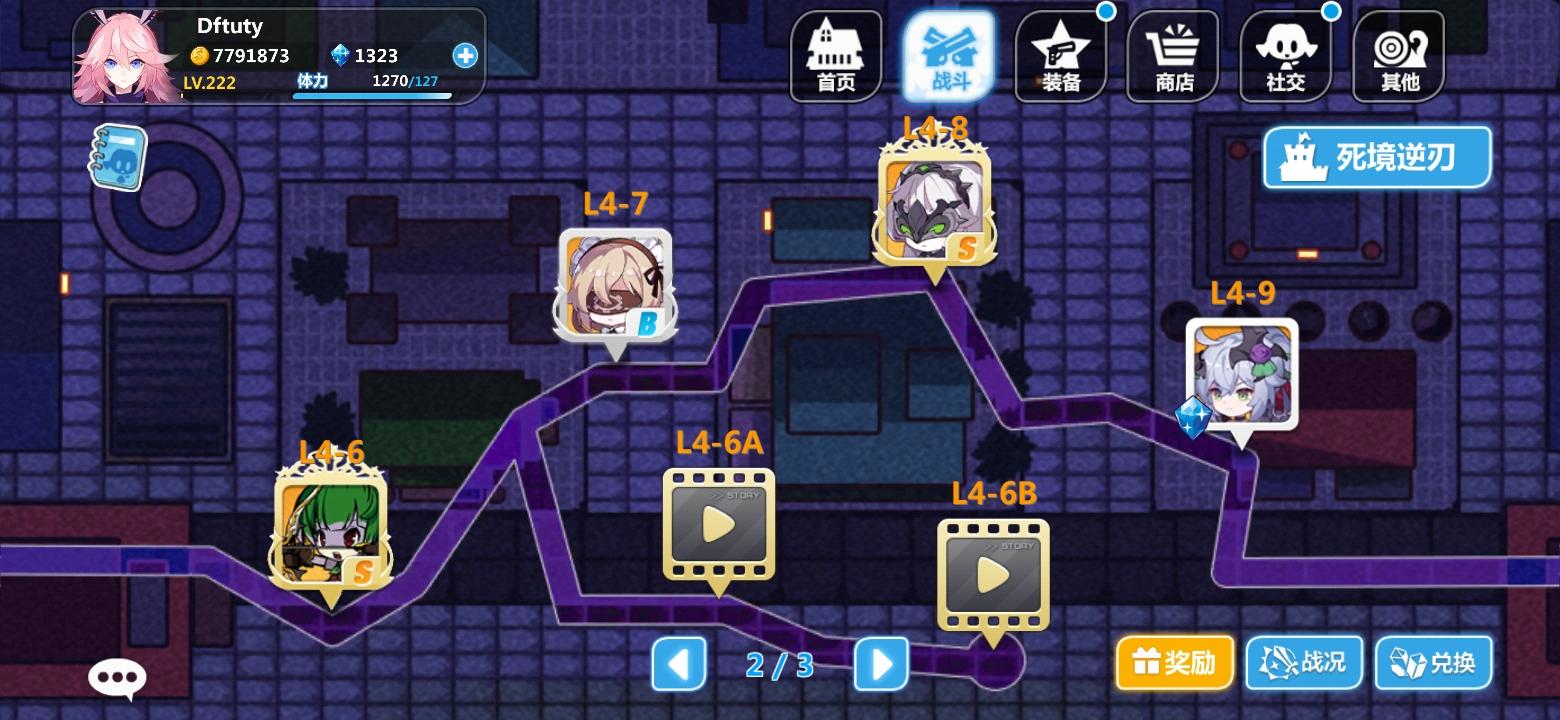Select stage L4-7 on the map
Screen dimensions: 1560x720
pos(612,288)
